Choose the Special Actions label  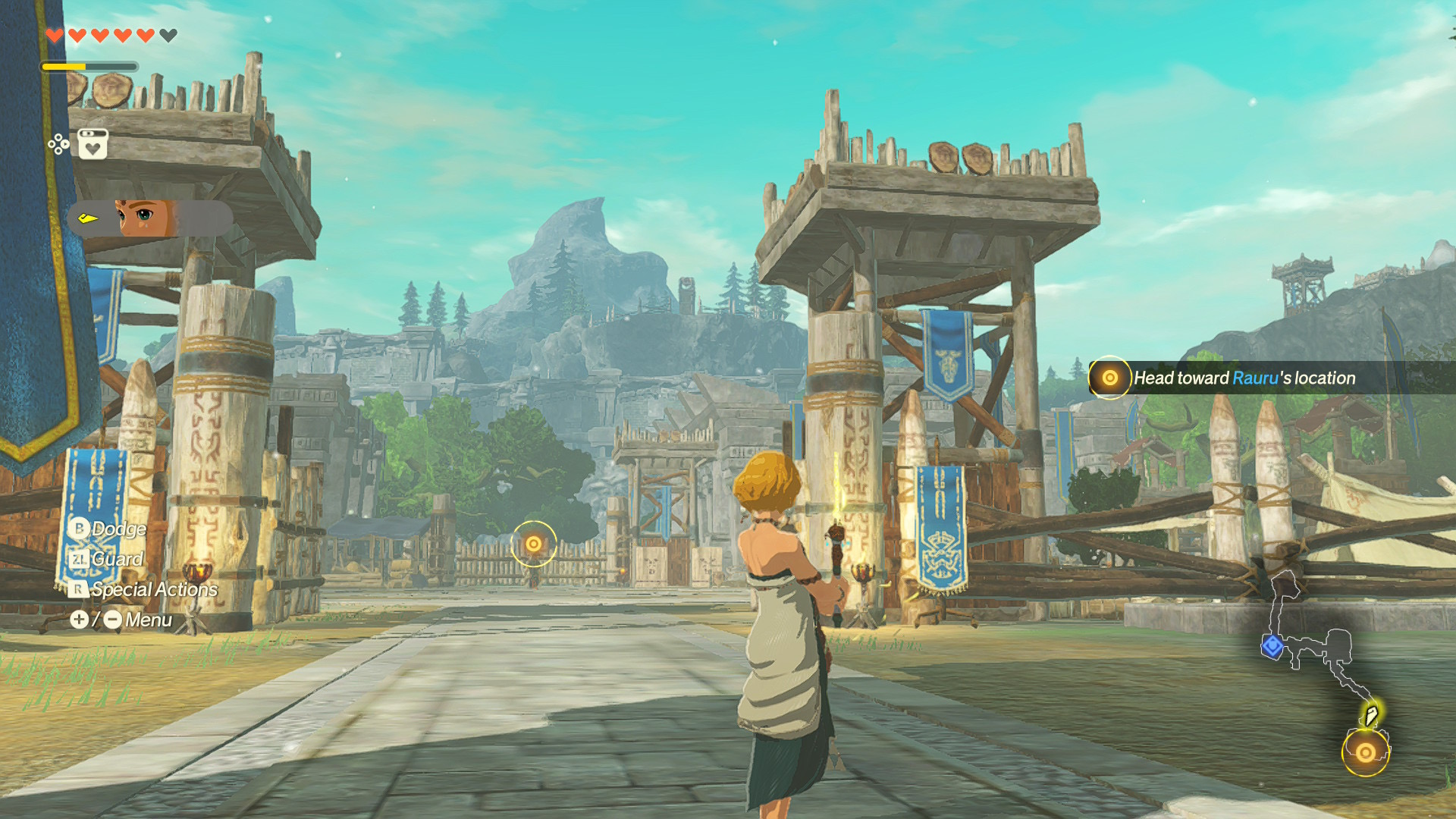click(x=154, y=589)
